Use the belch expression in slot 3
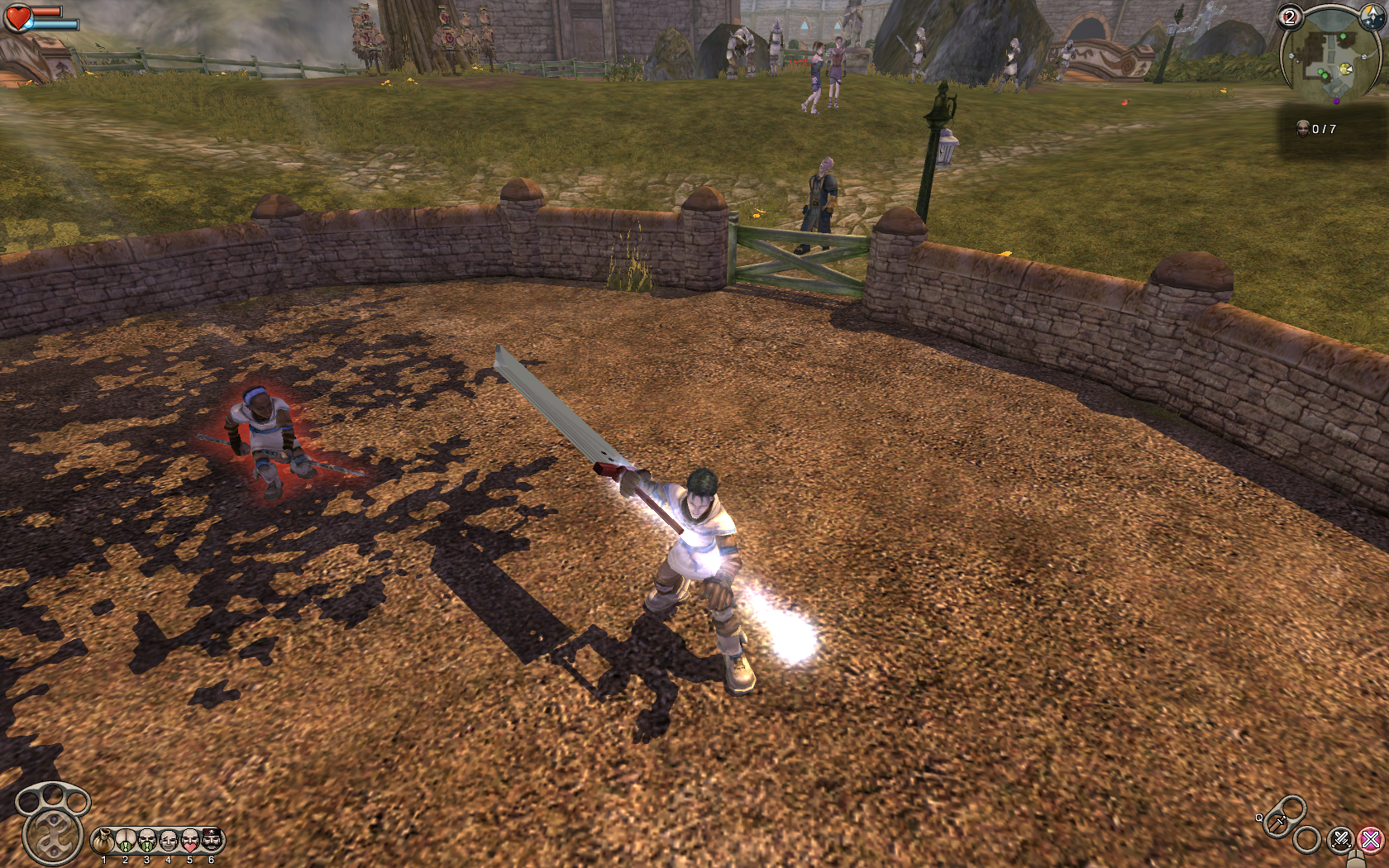The width and height of the screenshot is (1389, 868). [147, 842]
